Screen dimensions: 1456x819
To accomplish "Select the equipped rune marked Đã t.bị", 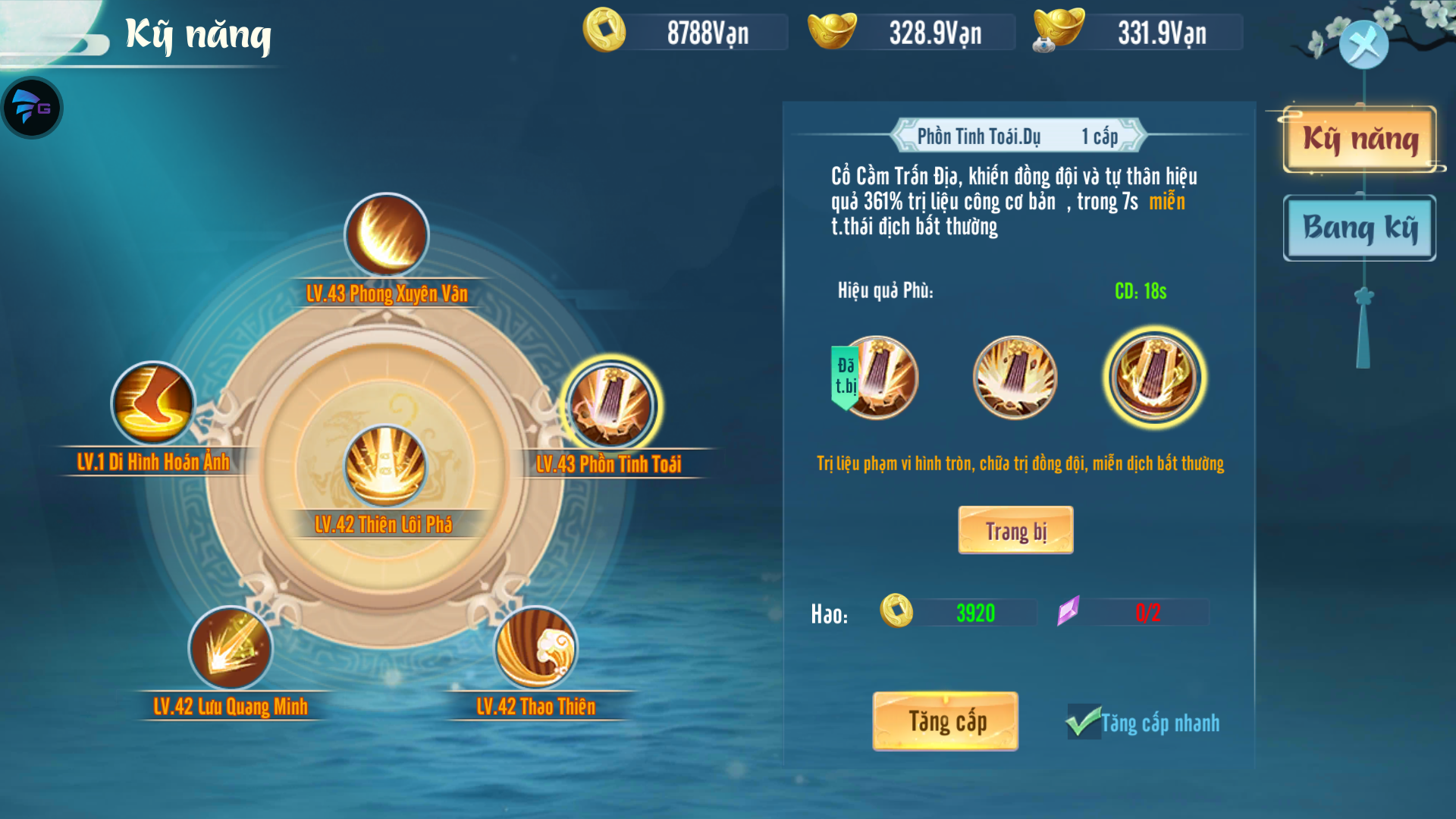I will [876, 378].
